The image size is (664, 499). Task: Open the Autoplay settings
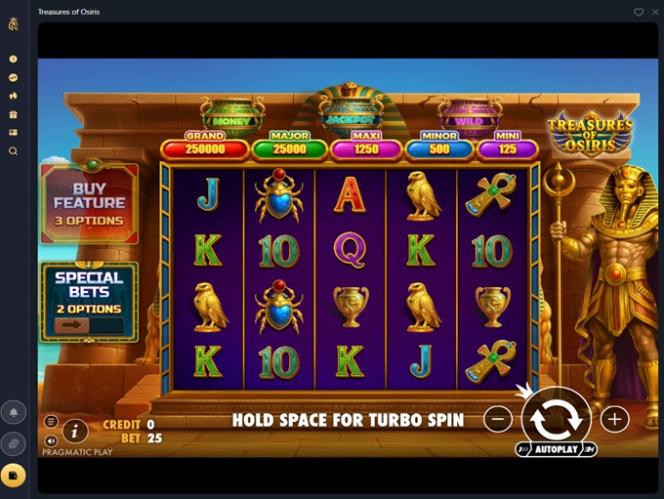(556, 450)
